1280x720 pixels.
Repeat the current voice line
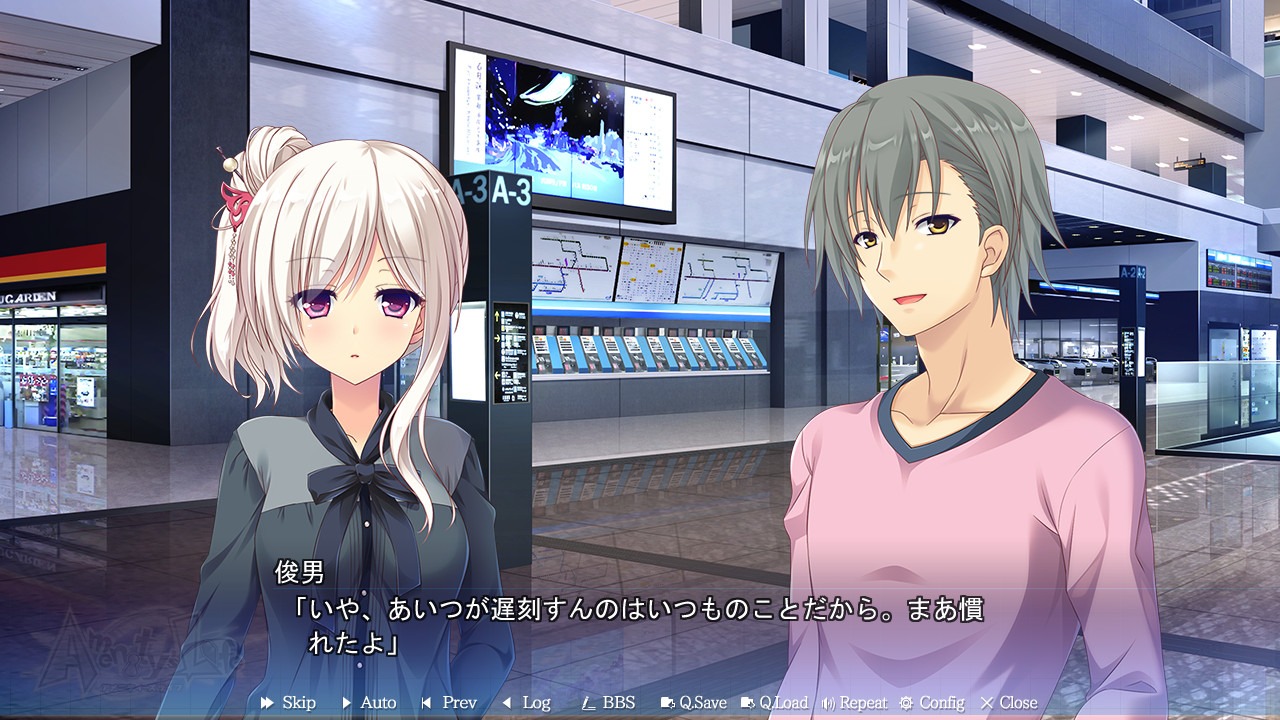[854, 703]
